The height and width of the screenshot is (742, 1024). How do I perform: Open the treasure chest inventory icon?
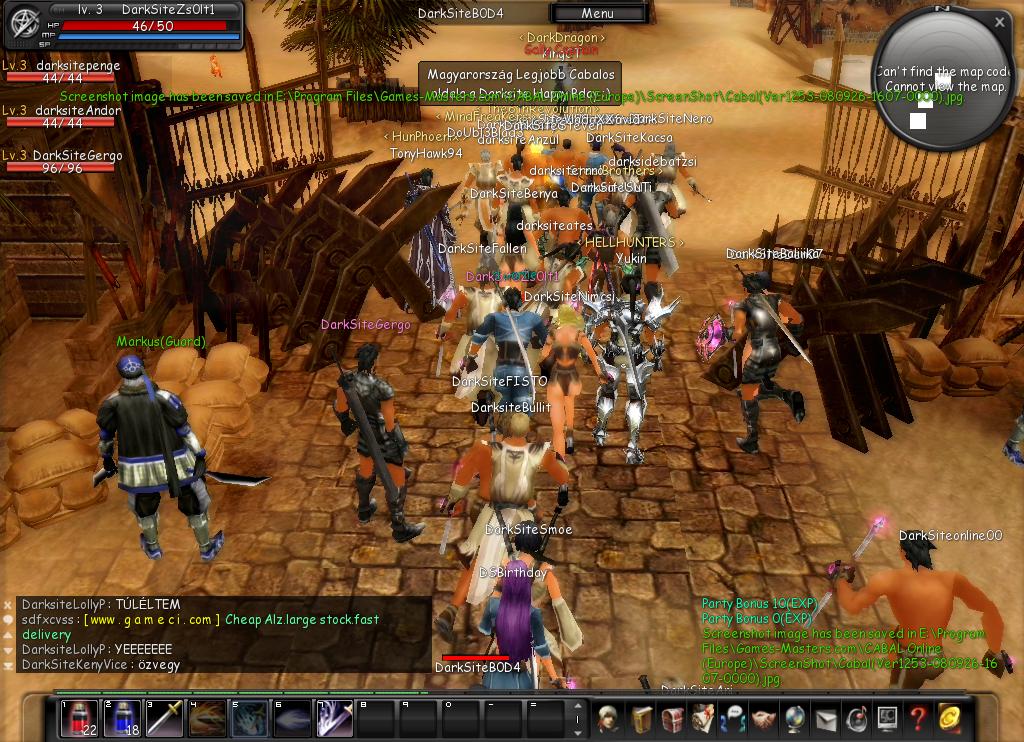click(x=672, y=719)
